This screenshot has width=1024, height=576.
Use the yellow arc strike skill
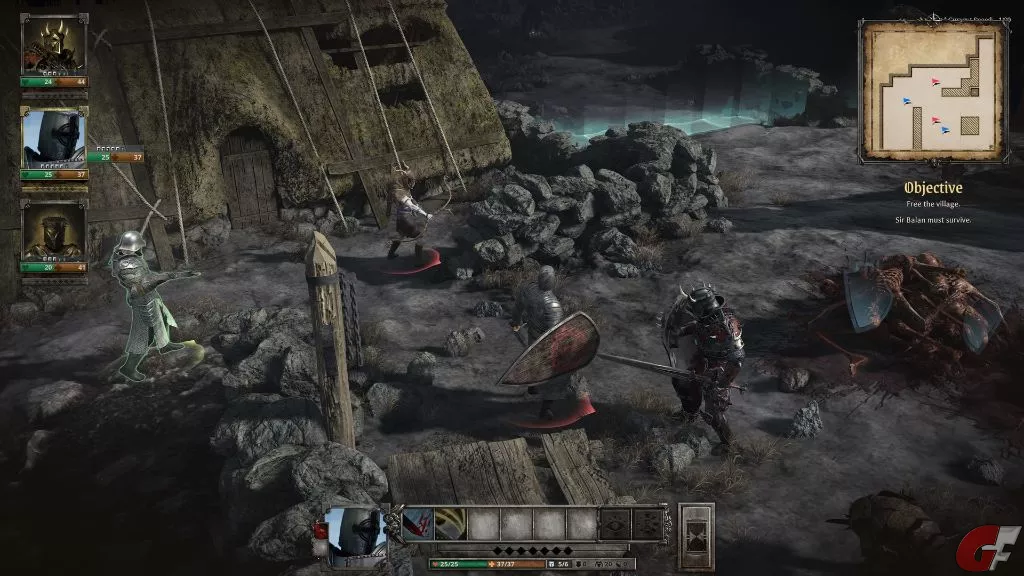[449, 523]
